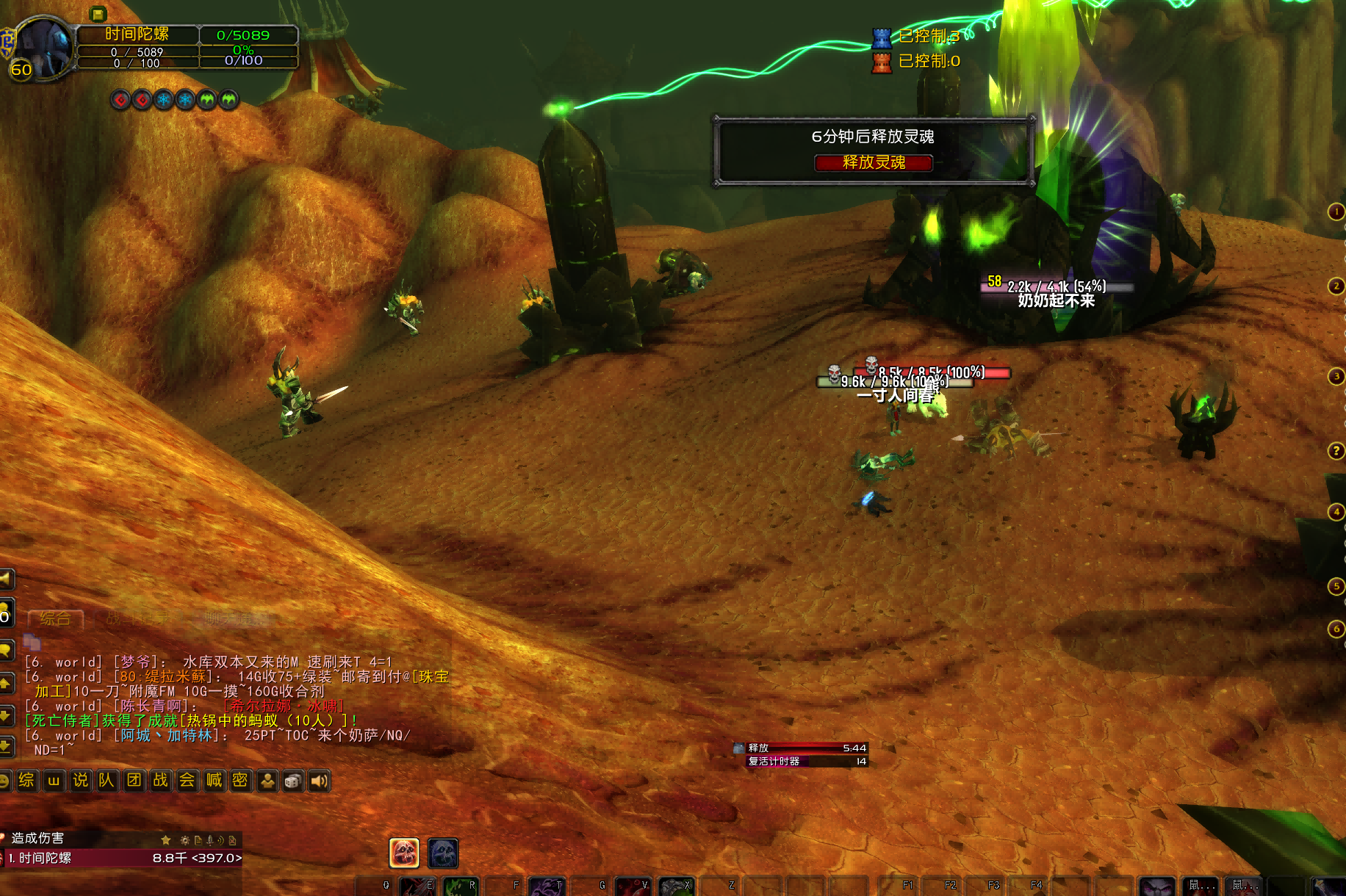Click the 造成伤害 damage meter title

(x=37, y=838)
